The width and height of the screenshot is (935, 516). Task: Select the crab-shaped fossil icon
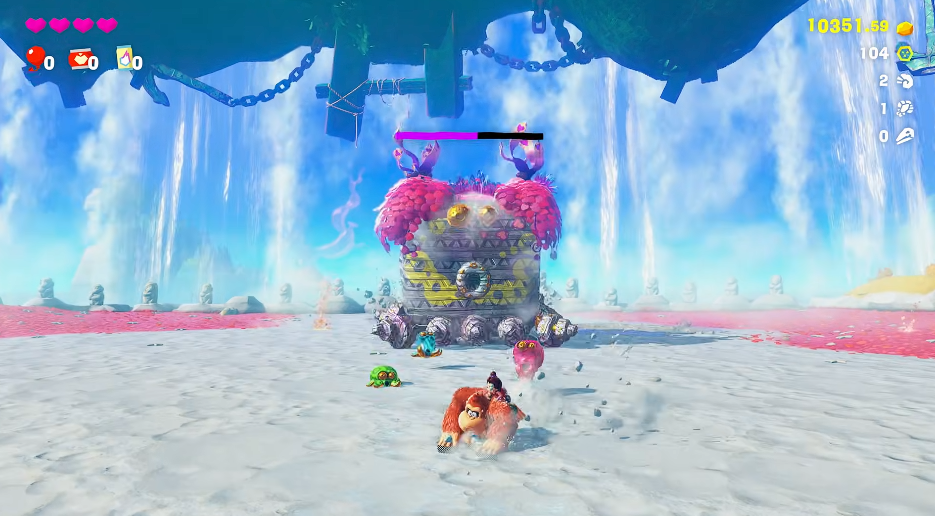pyautogui.click(x=905, y=108)
